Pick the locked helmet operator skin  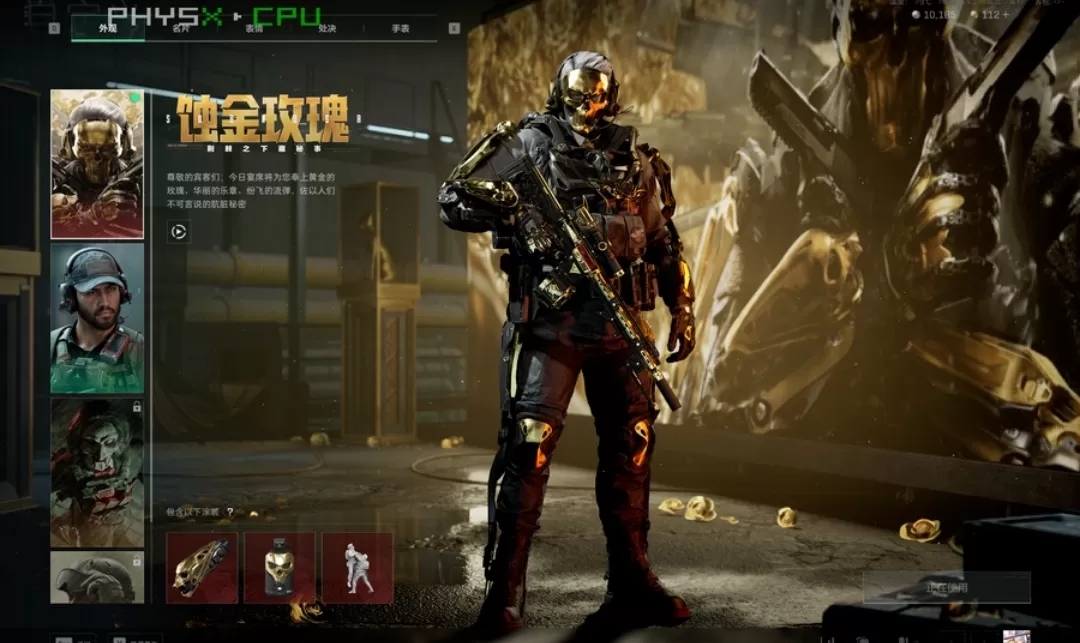(x=97, y=578)
